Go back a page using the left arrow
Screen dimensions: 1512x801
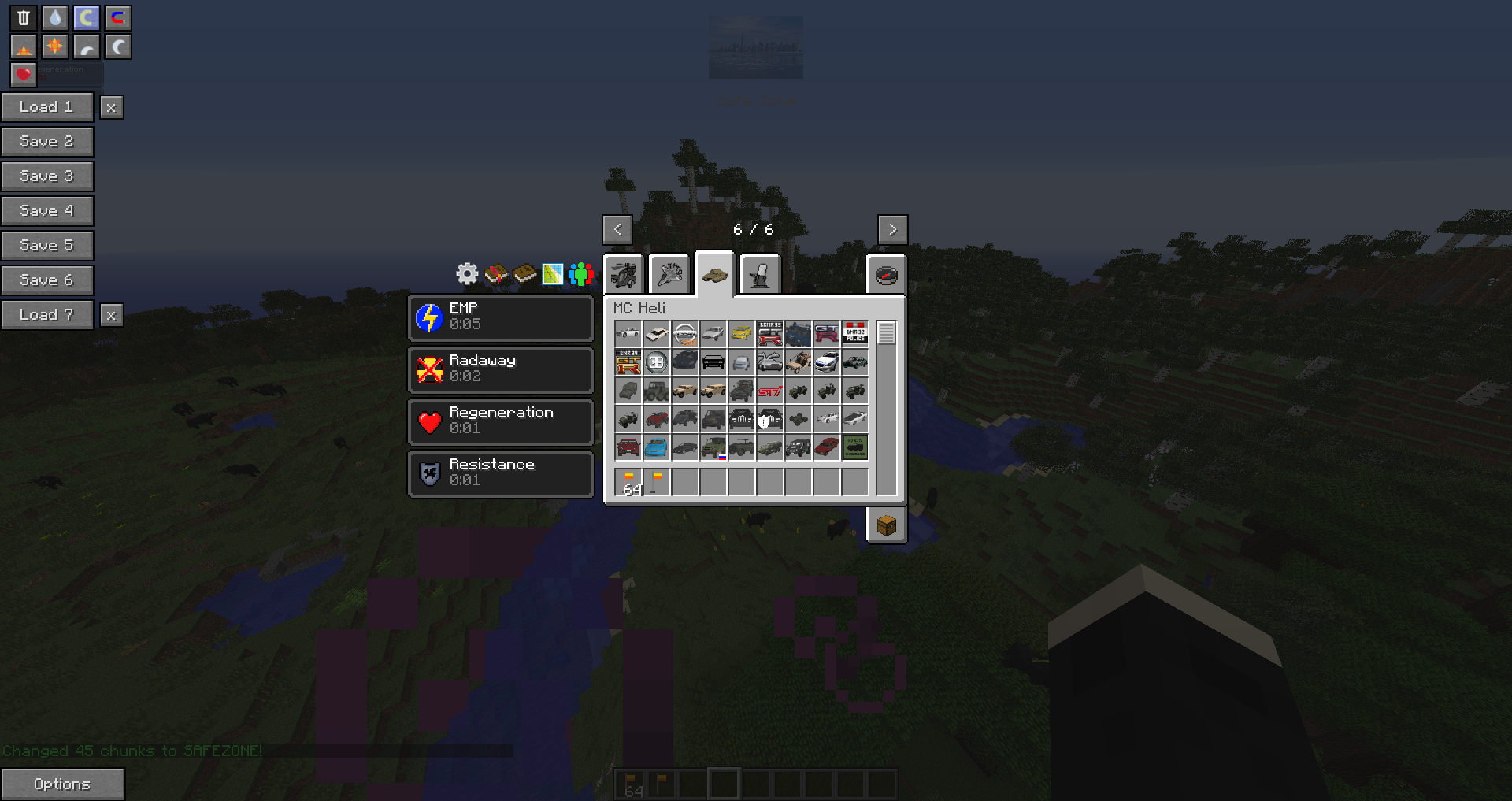click(x=617, y=229)
